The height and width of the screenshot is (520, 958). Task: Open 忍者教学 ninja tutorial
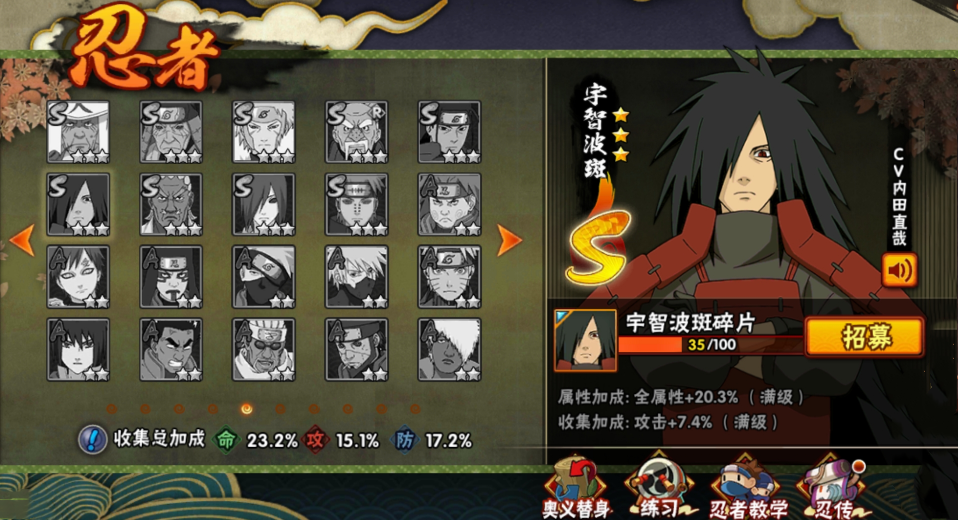(750, 490)
